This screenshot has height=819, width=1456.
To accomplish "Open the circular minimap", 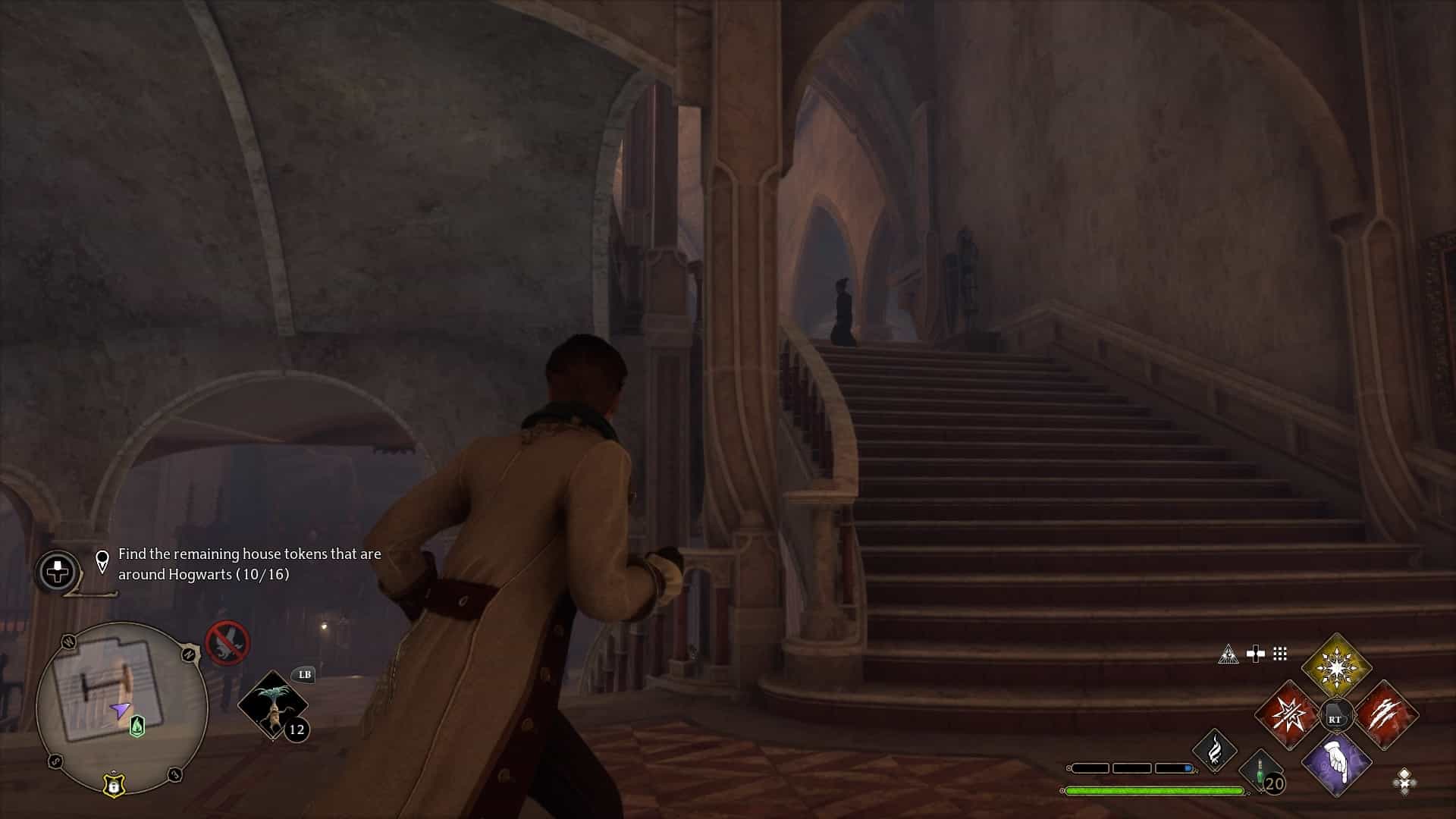I will [x=121, y=707].
